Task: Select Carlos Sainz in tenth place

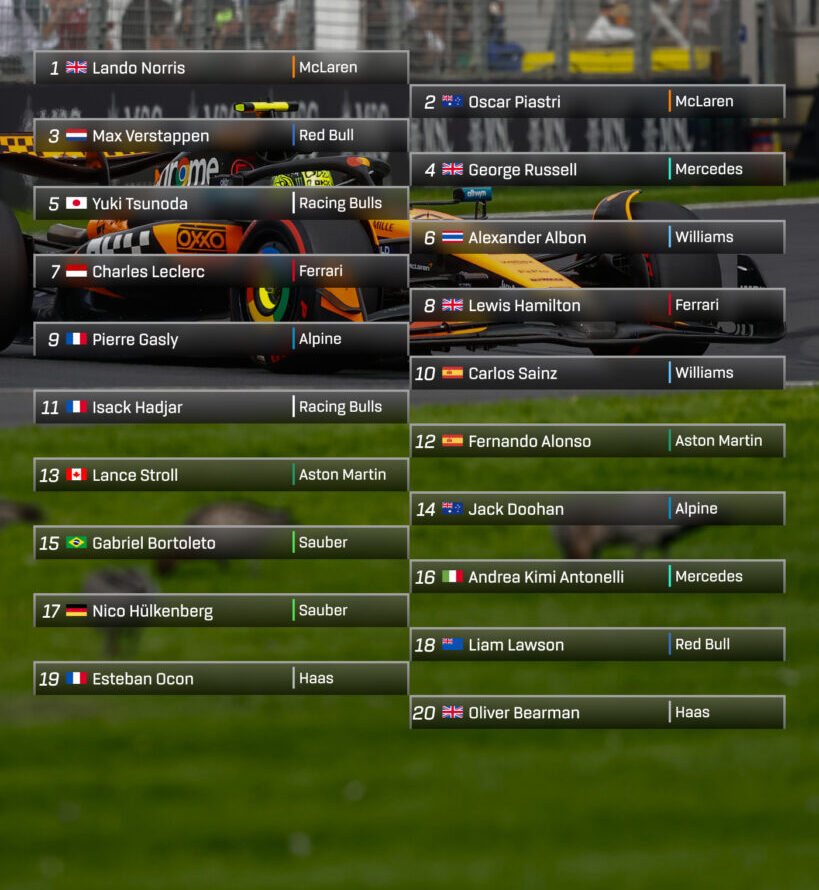Action: (597, 373)
